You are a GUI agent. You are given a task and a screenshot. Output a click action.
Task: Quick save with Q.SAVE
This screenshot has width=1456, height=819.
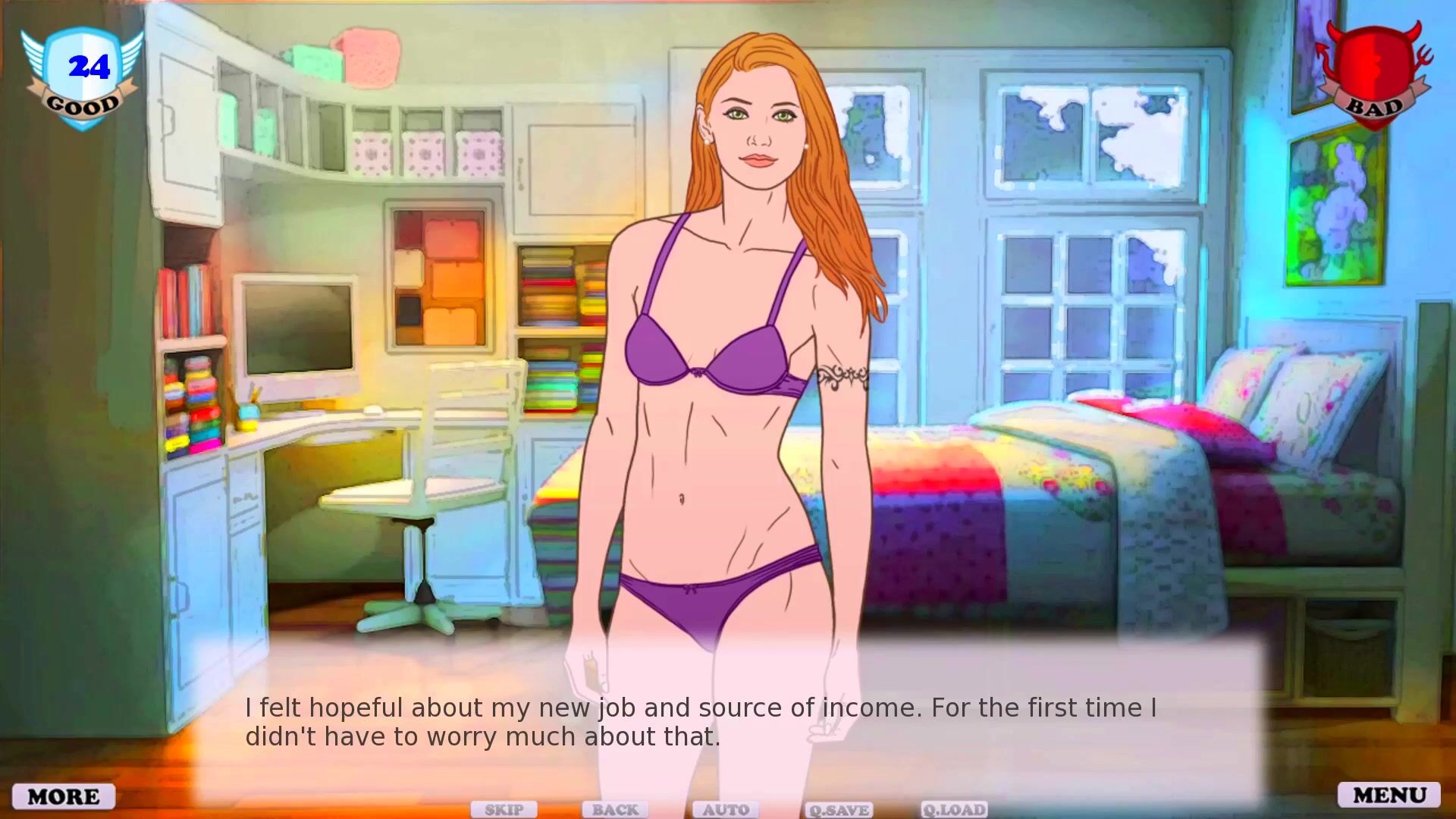pyautogui.click(x=838, y=810)
